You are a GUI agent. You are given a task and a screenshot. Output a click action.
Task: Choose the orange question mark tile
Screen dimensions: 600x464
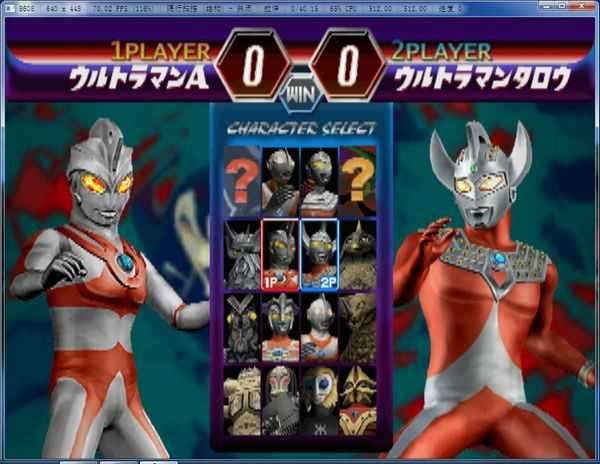357,182
